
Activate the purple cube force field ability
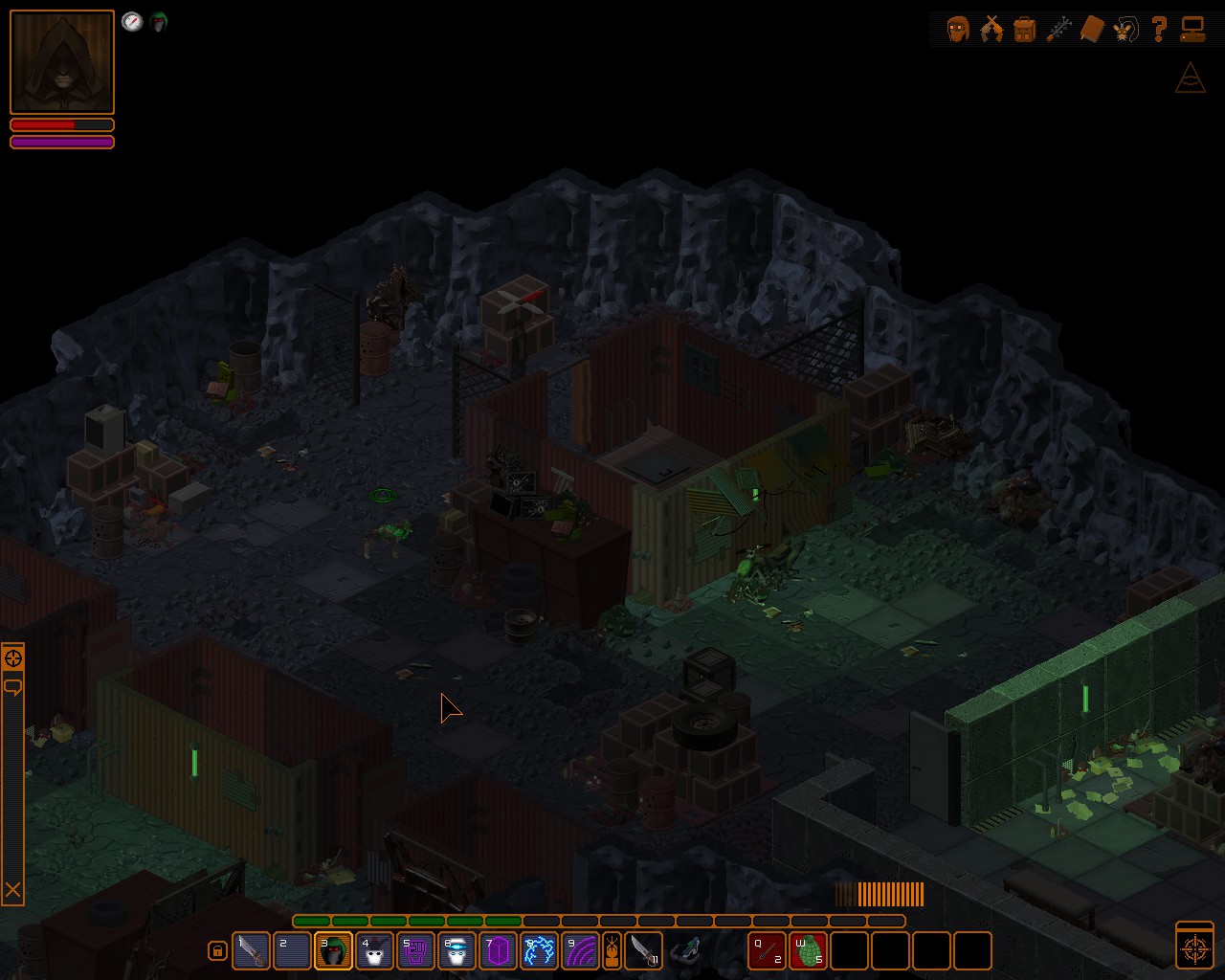(498, 950)
